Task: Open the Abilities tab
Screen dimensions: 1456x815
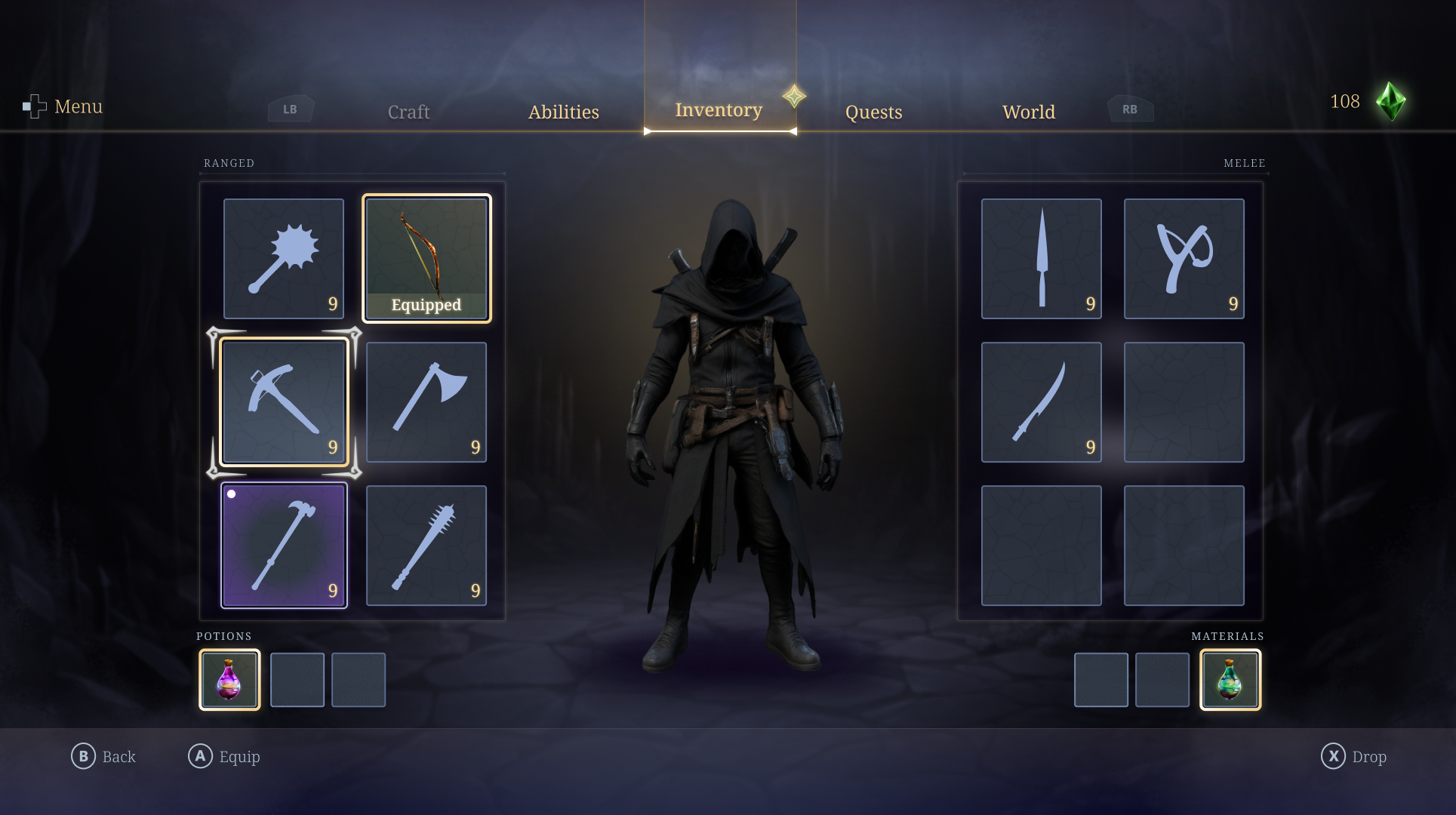Action: pos(563,112)
